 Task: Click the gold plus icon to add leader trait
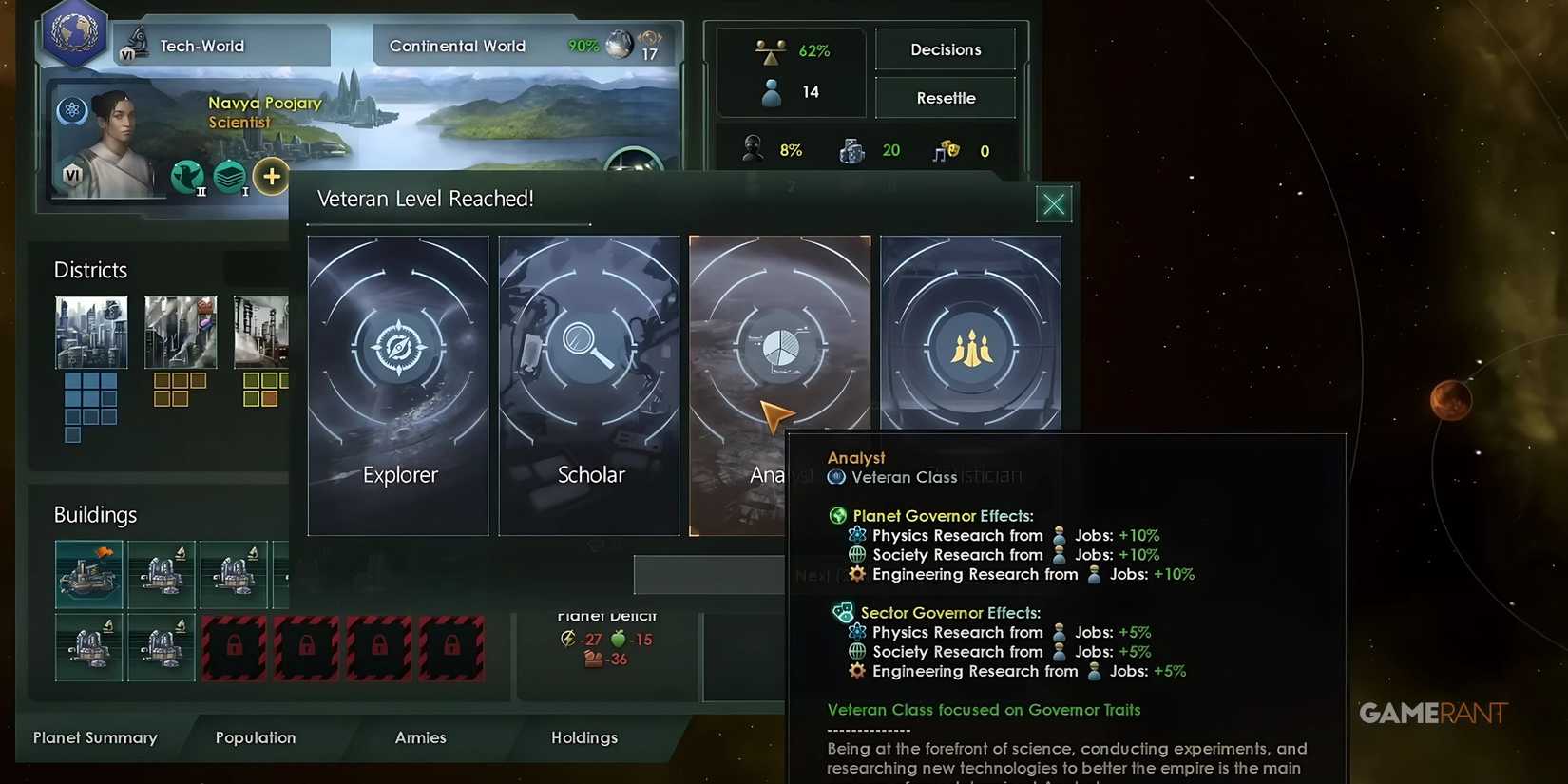coord(272,176)
